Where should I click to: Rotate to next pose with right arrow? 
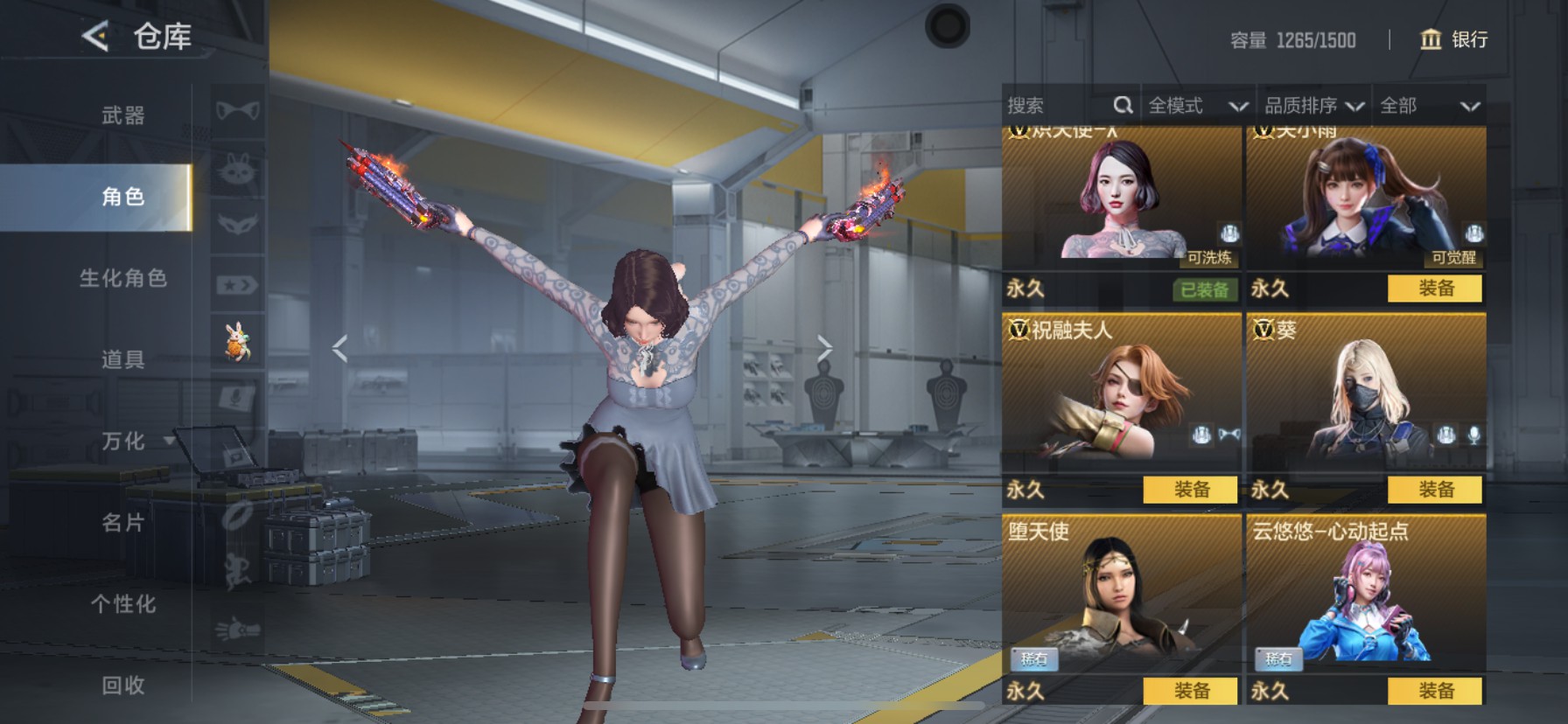tap(824, 348)
